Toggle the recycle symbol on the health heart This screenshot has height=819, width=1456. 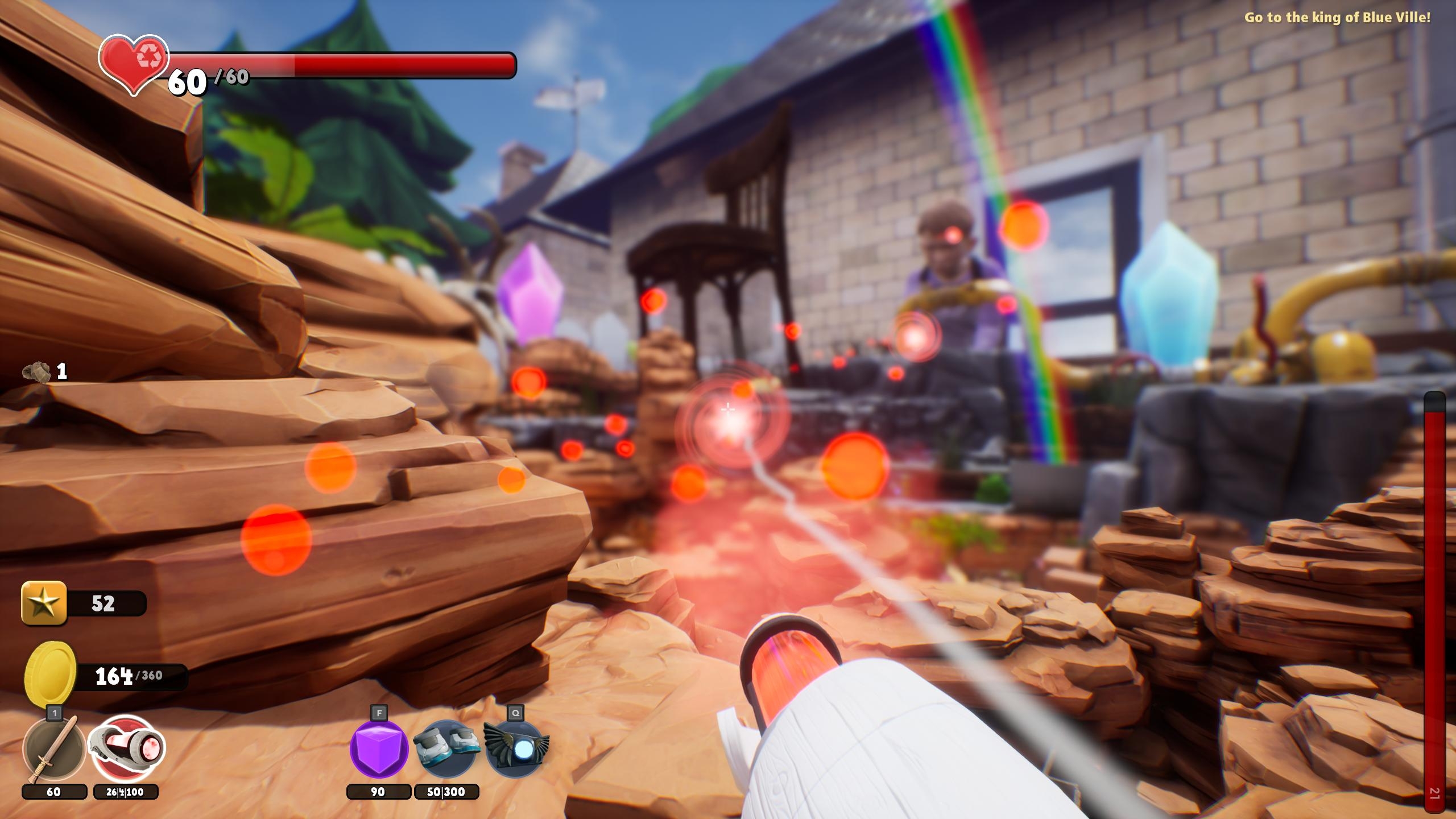point(149,55)
